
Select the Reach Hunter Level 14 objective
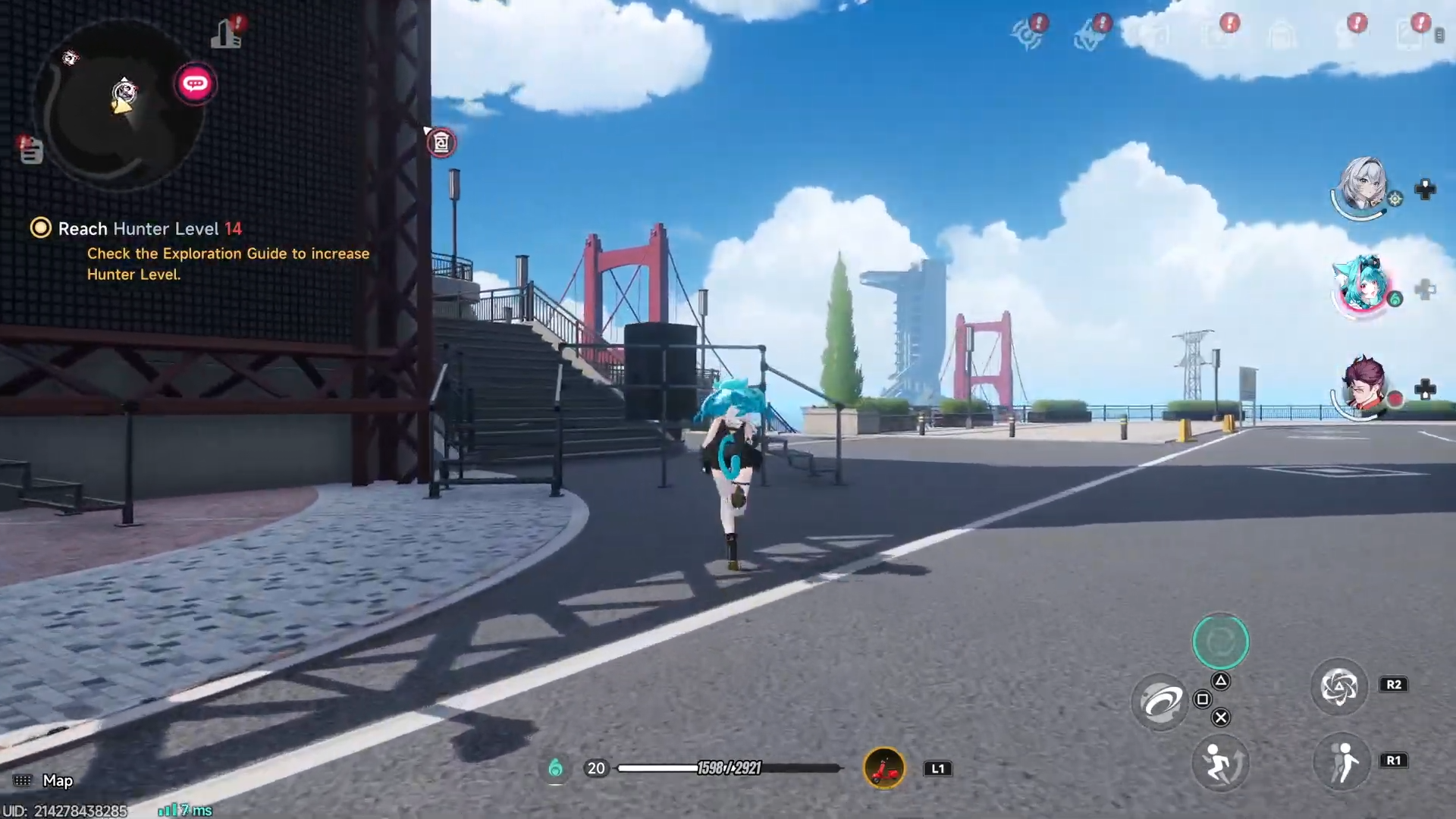149,229
